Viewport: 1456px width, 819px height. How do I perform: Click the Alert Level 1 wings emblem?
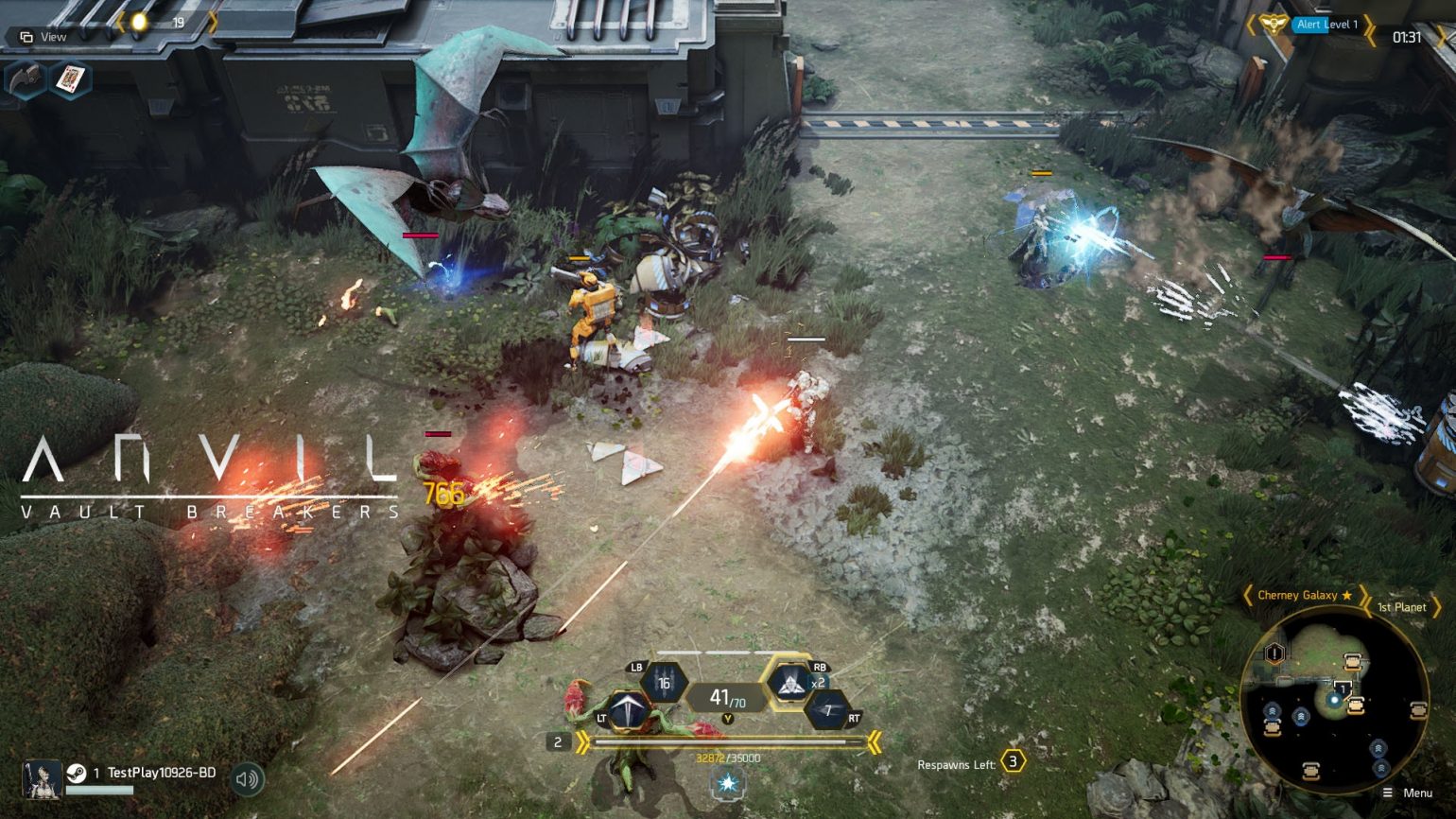coord(1273,23)
